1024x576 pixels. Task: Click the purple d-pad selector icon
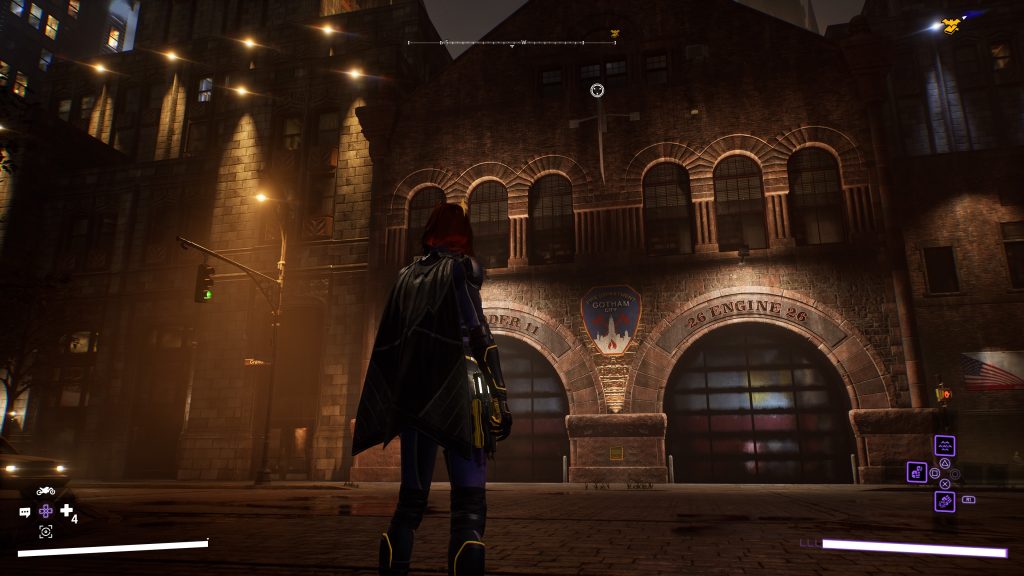[46, 511]
